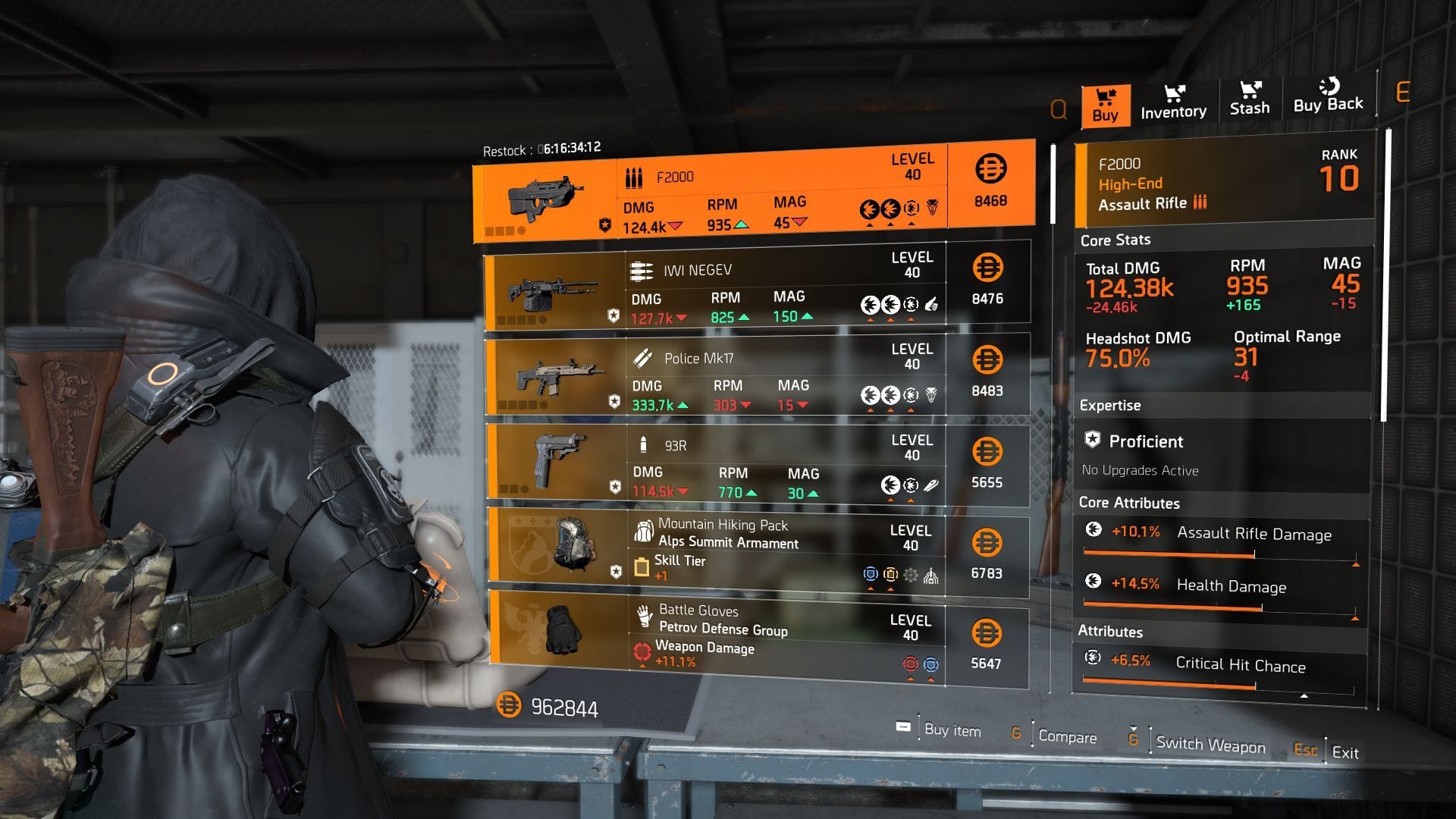
Task: Select the Compare option
Action: pyautogui.click(x=1069, y=736)
